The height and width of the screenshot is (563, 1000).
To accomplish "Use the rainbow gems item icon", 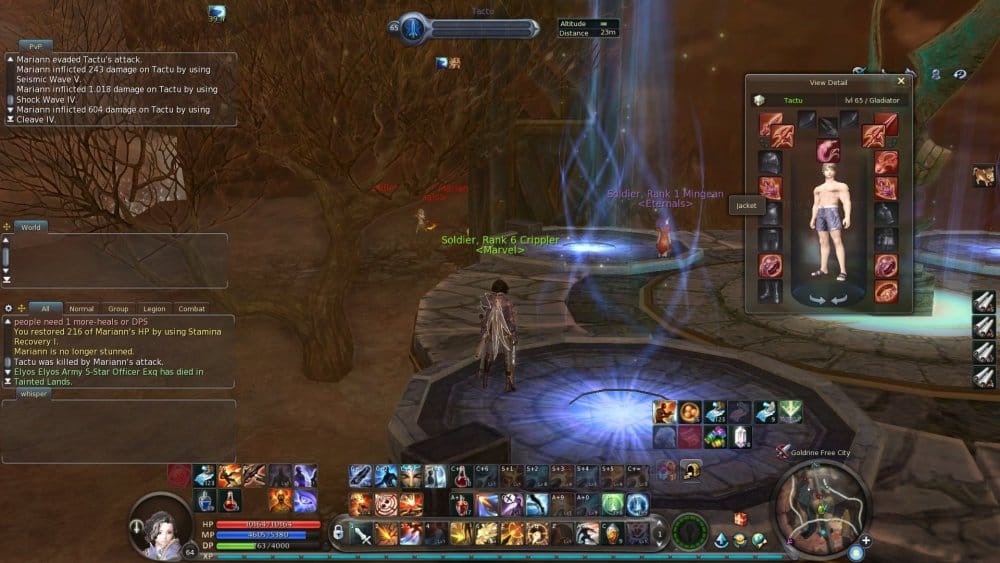I will pyautogui.click(x=714, y=436).
